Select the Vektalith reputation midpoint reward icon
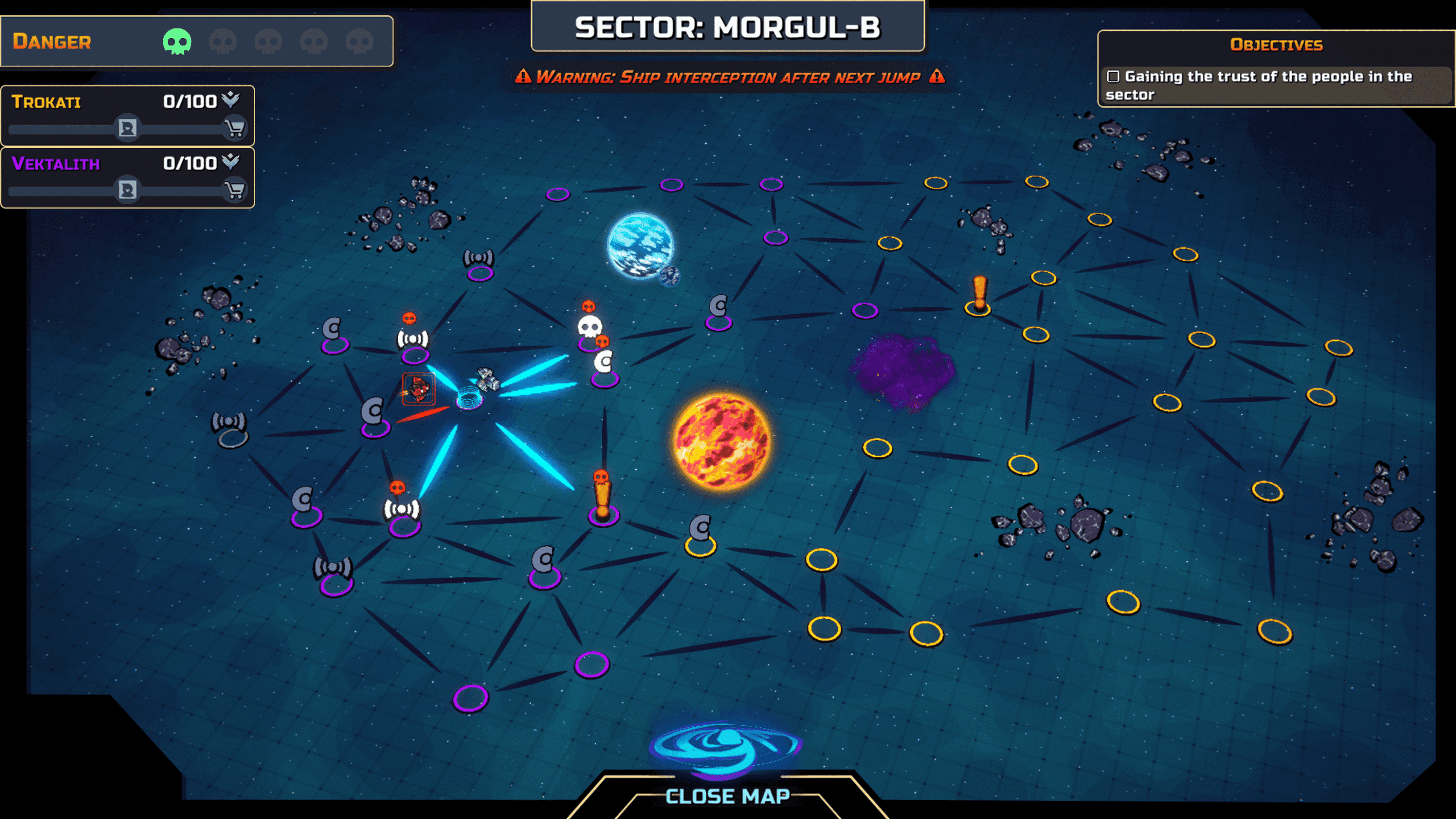Image resolution: width=1456 pixels, height=819 pixels. 127,191
